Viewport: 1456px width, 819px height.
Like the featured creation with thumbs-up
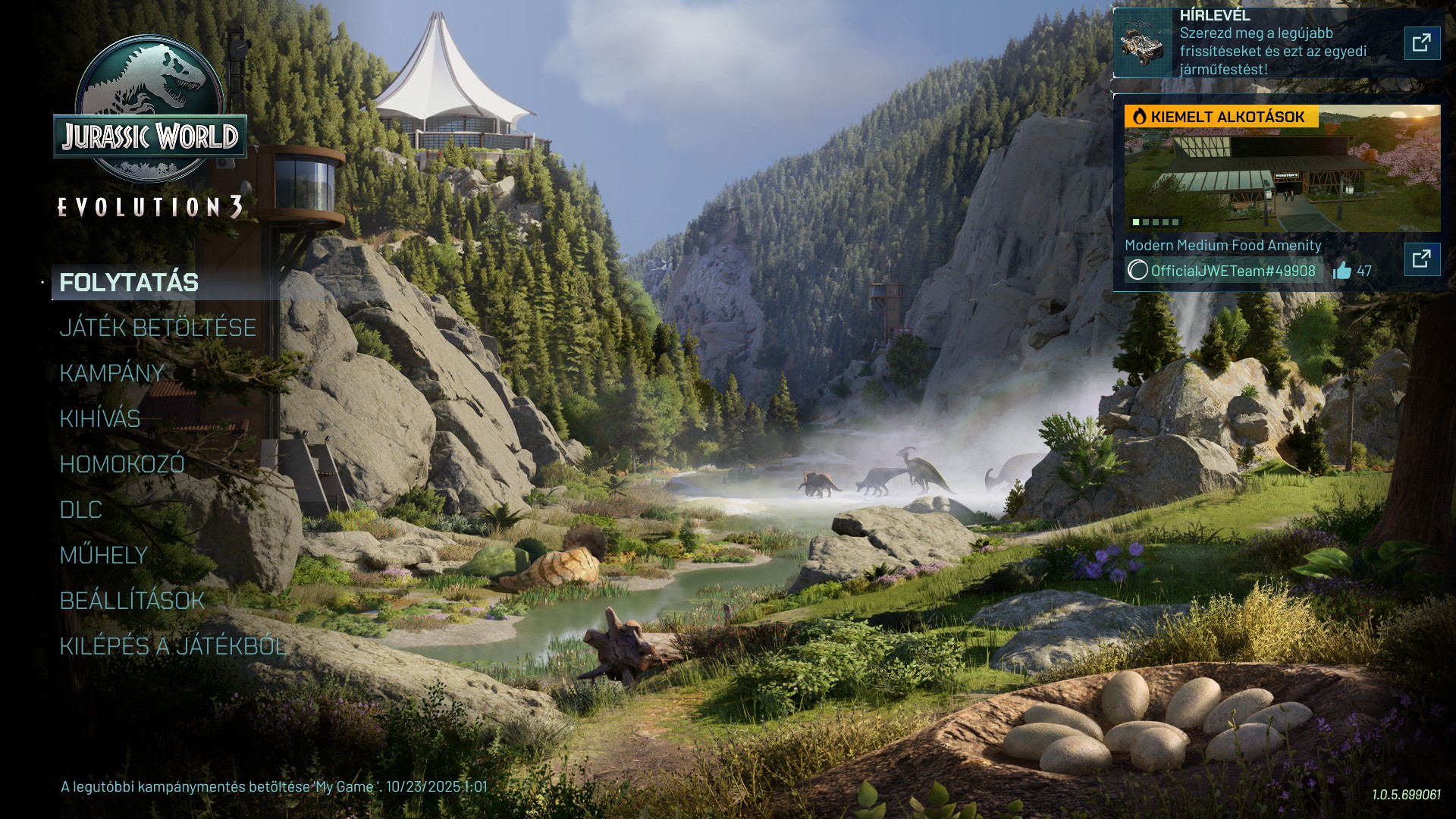tap(1342, 271)
